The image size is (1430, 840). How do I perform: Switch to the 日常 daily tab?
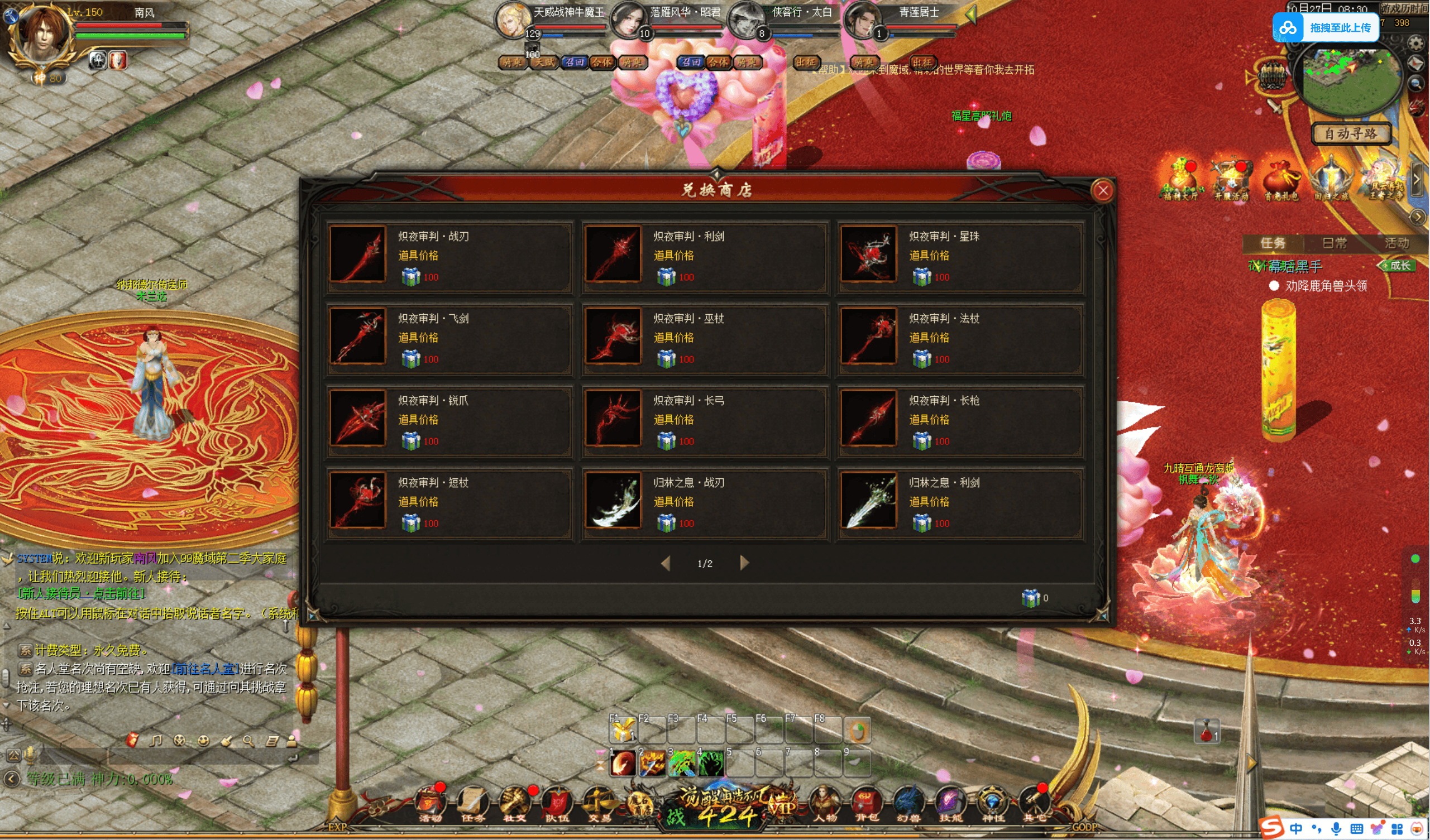[x=1334, y=243]
